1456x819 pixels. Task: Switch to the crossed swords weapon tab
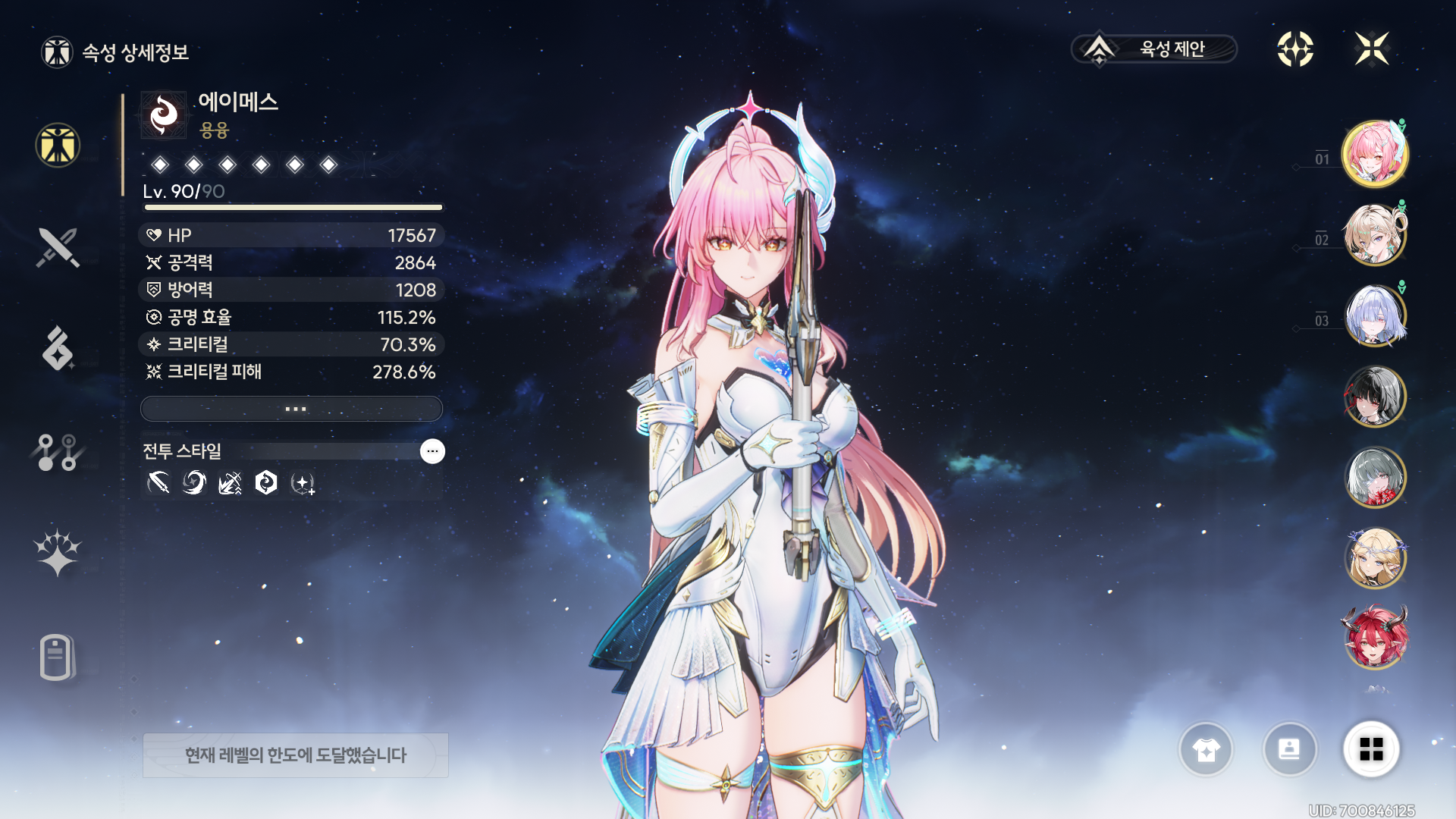(58, 247)
